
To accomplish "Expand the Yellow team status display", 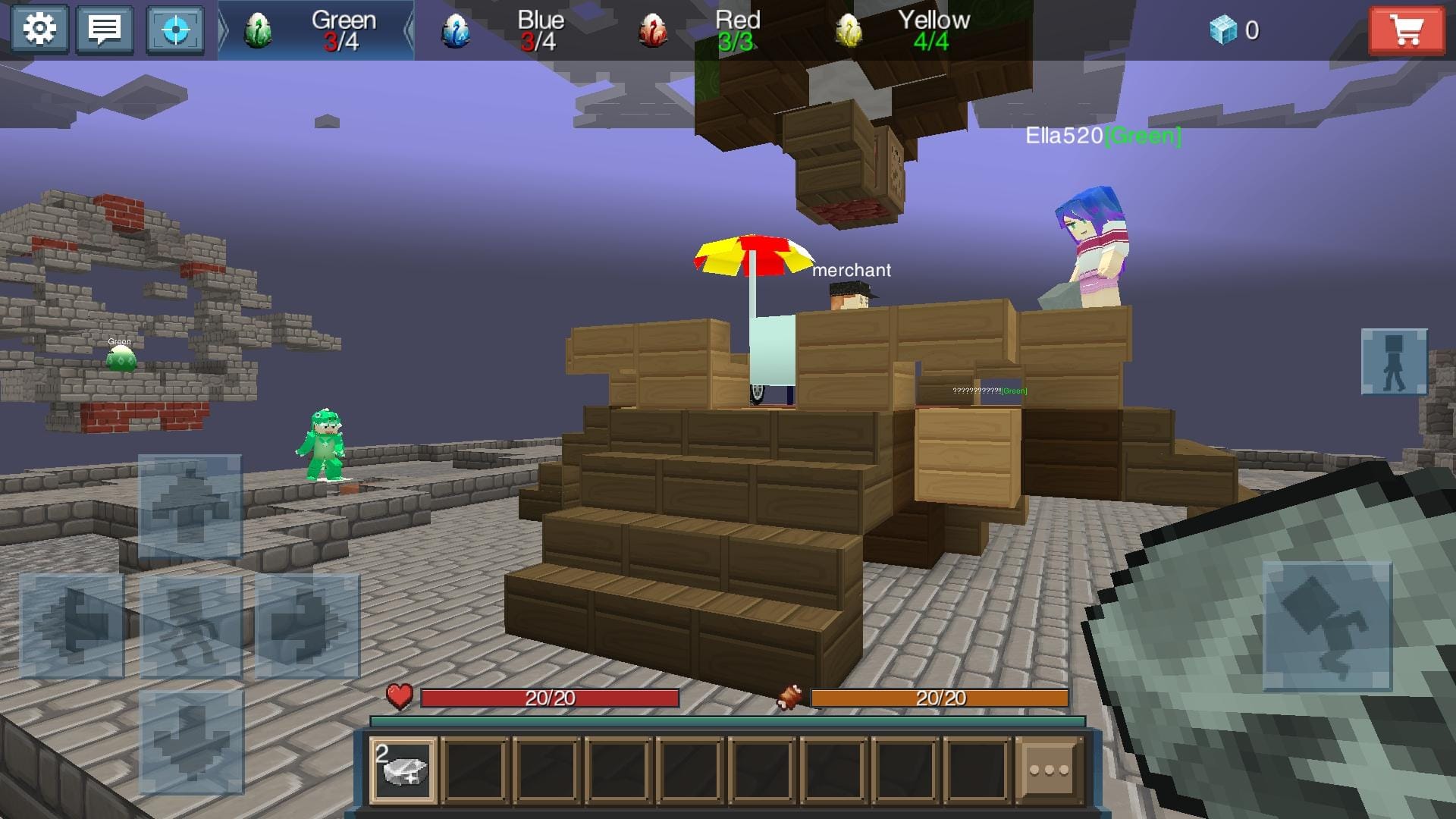I will point(934,29).
